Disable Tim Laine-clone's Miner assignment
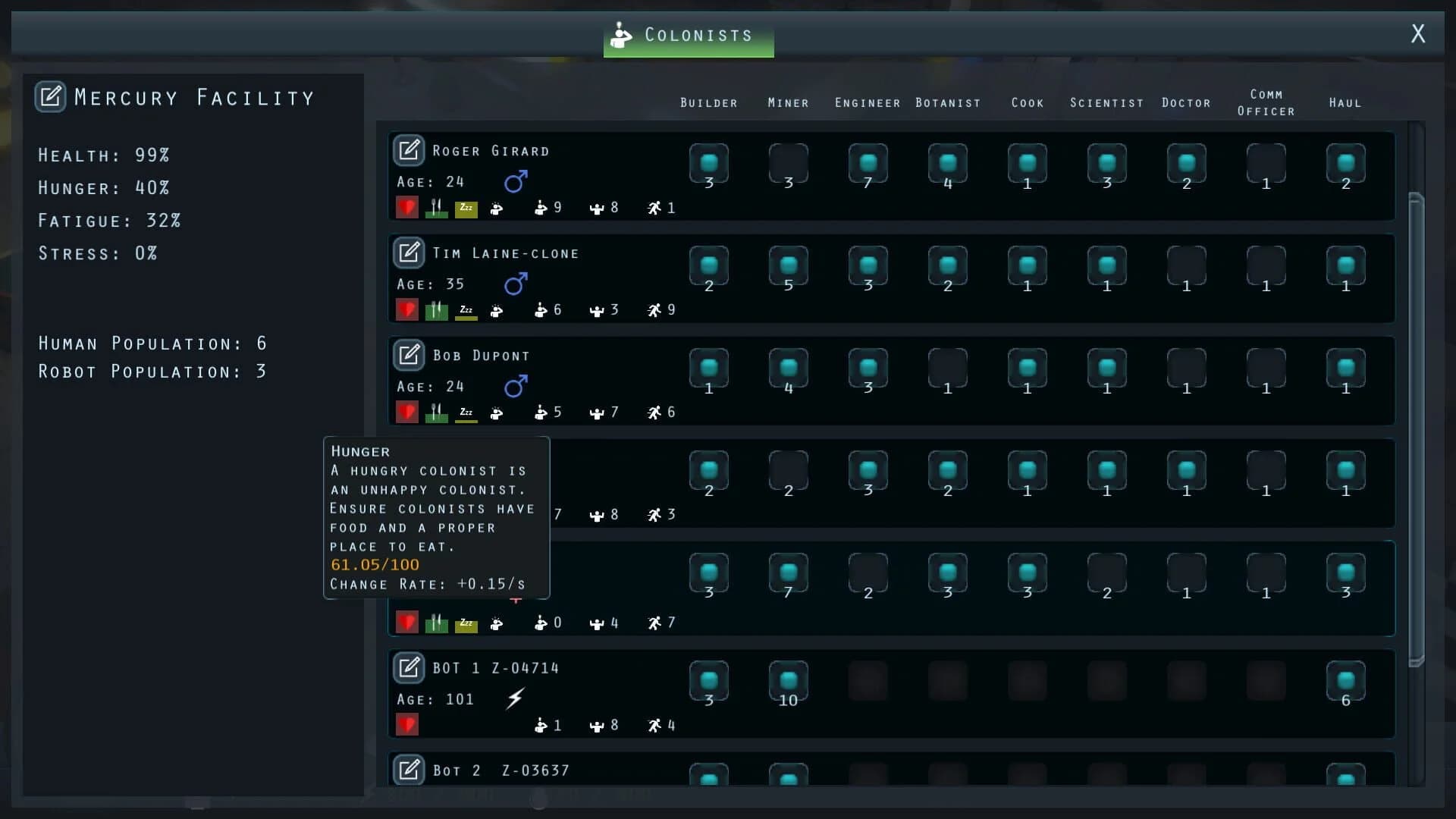The width and height of the screenshot is (1456, 819). [x=788, y=266]
